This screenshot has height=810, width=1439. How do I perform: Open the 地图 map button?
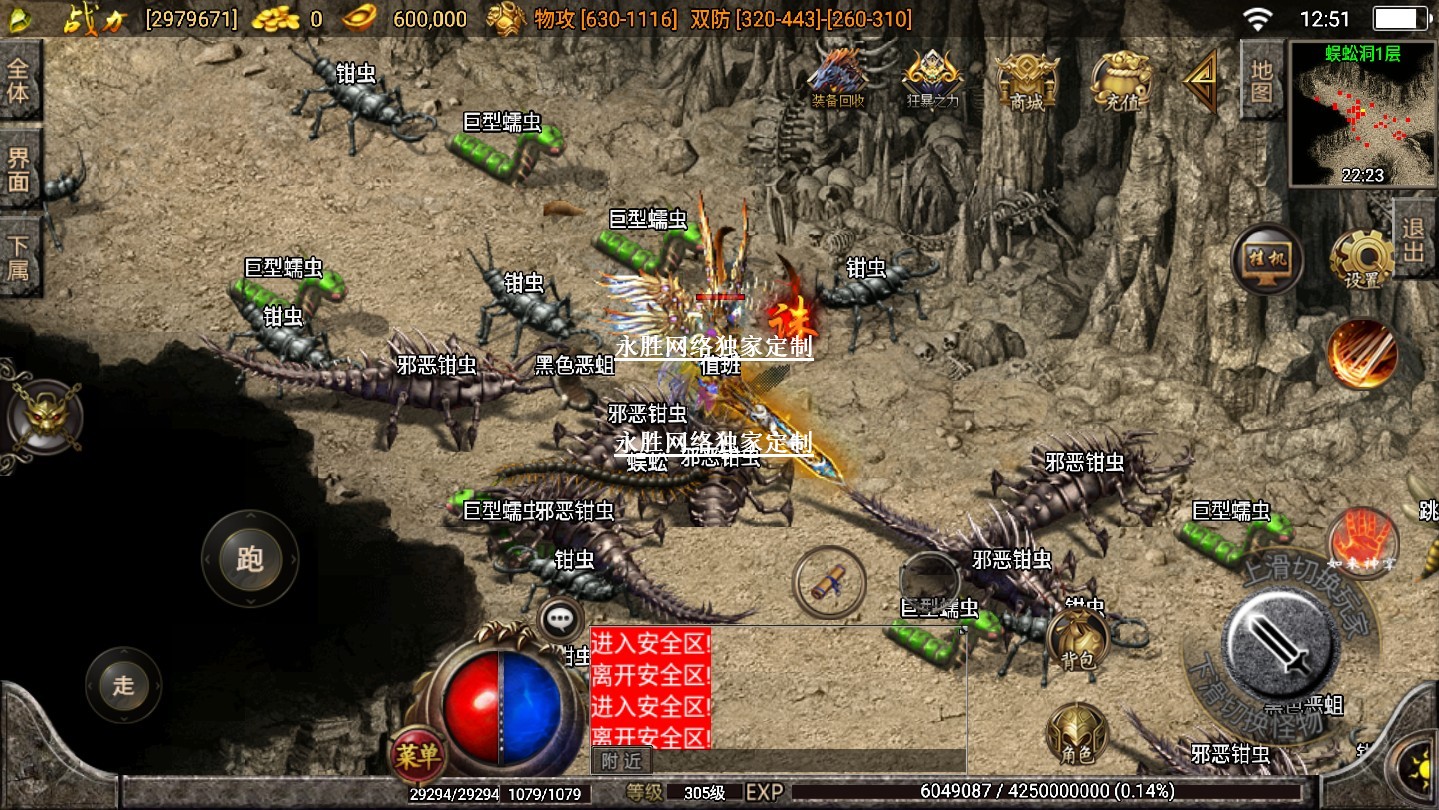[x=1262, y=81]
